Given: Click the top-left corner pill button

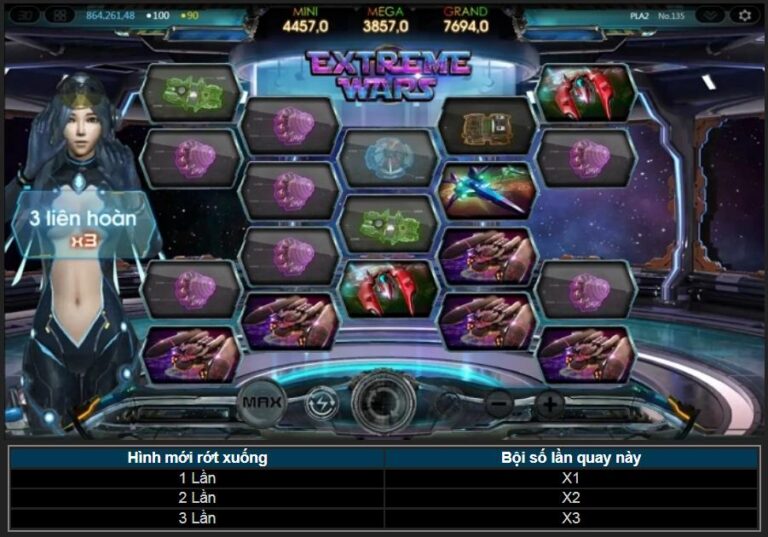Looking at the screenshot, I should click(x=25, y=15).
